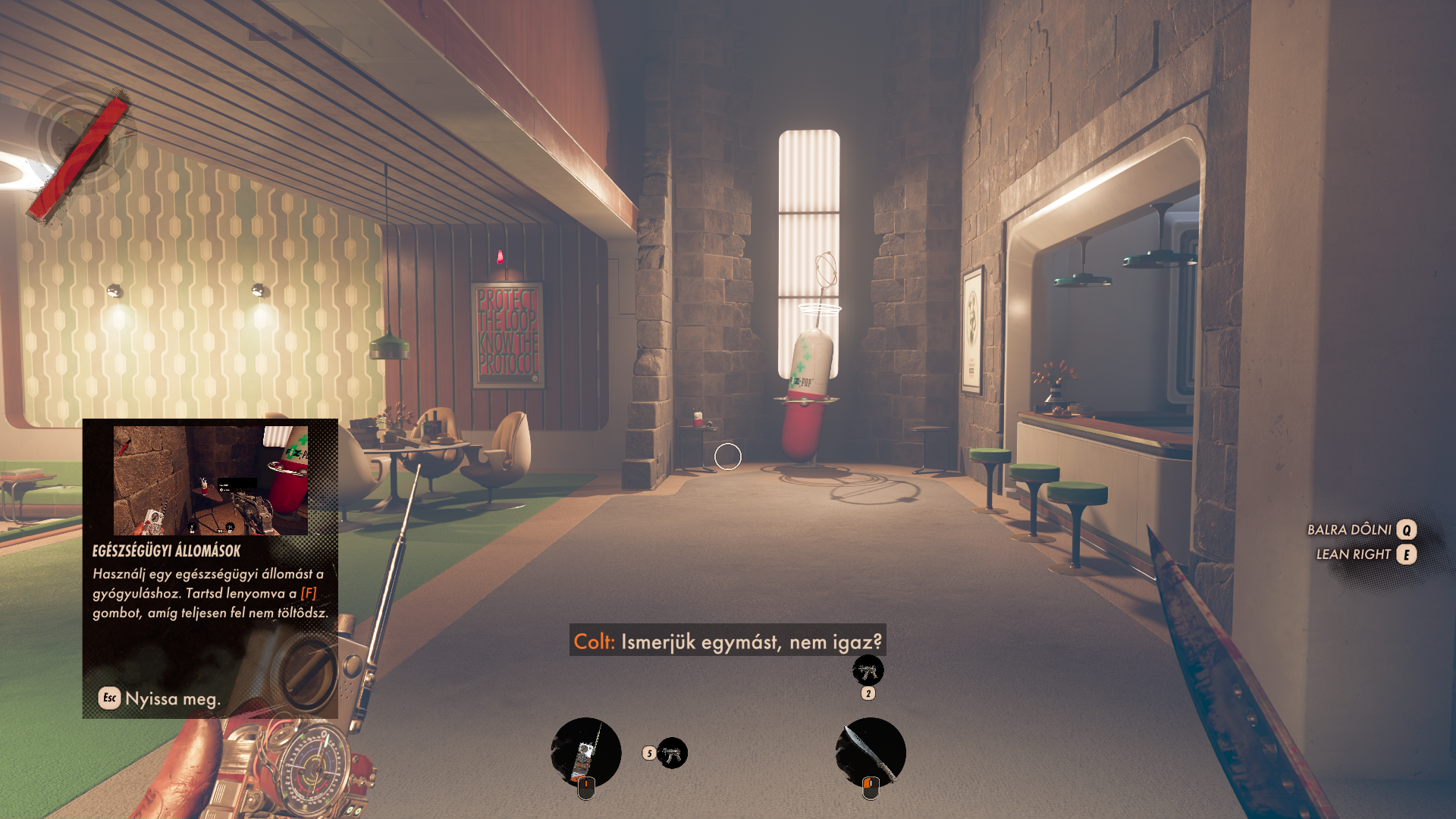Open the health station tutorial thumbnail
Viewport: 1456px width, 819px height.
point(210,480)
